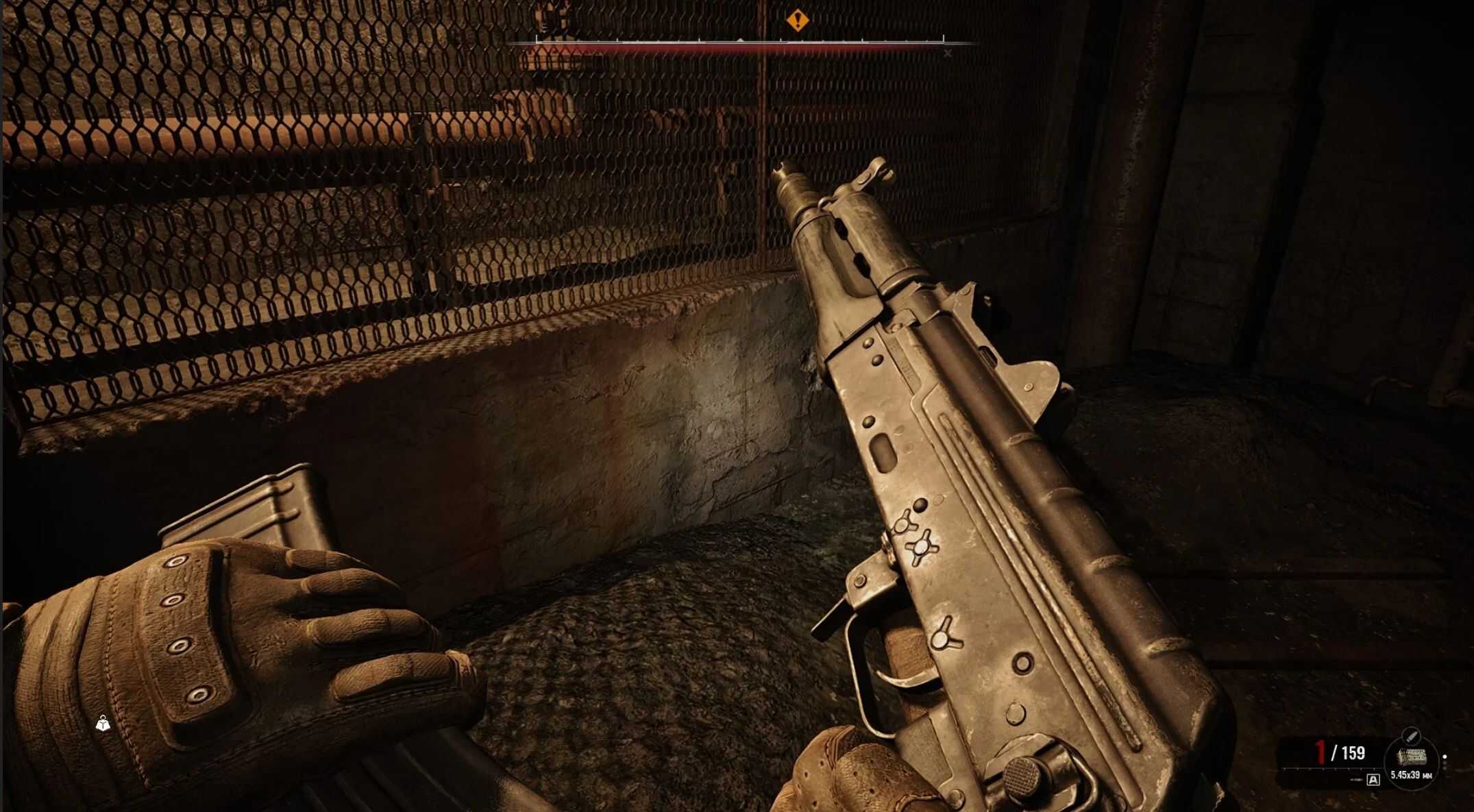1474x812 pixels.
Task: Click the weight icon in the lower left
Action: point(103,724)
